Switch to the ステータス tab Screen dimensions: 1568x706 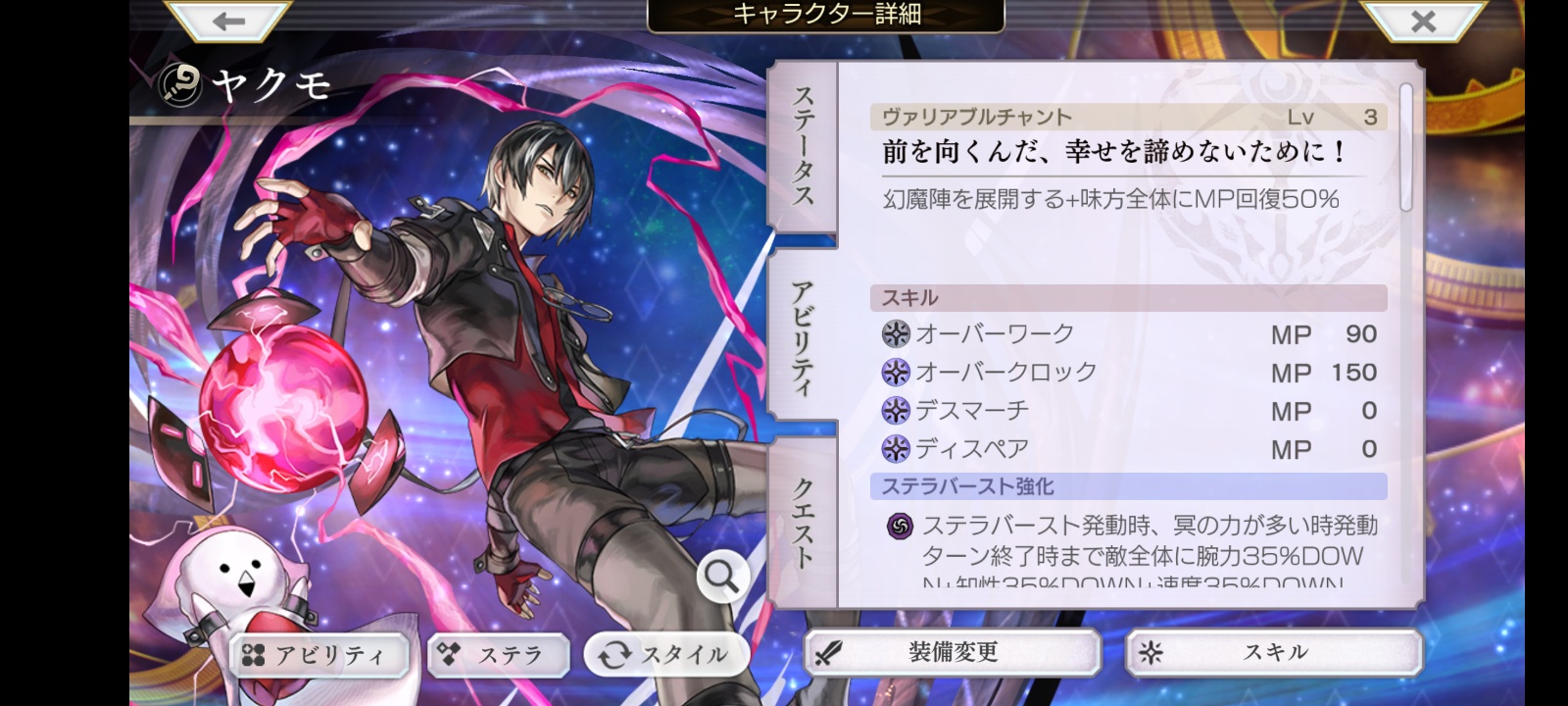point(803,145)
